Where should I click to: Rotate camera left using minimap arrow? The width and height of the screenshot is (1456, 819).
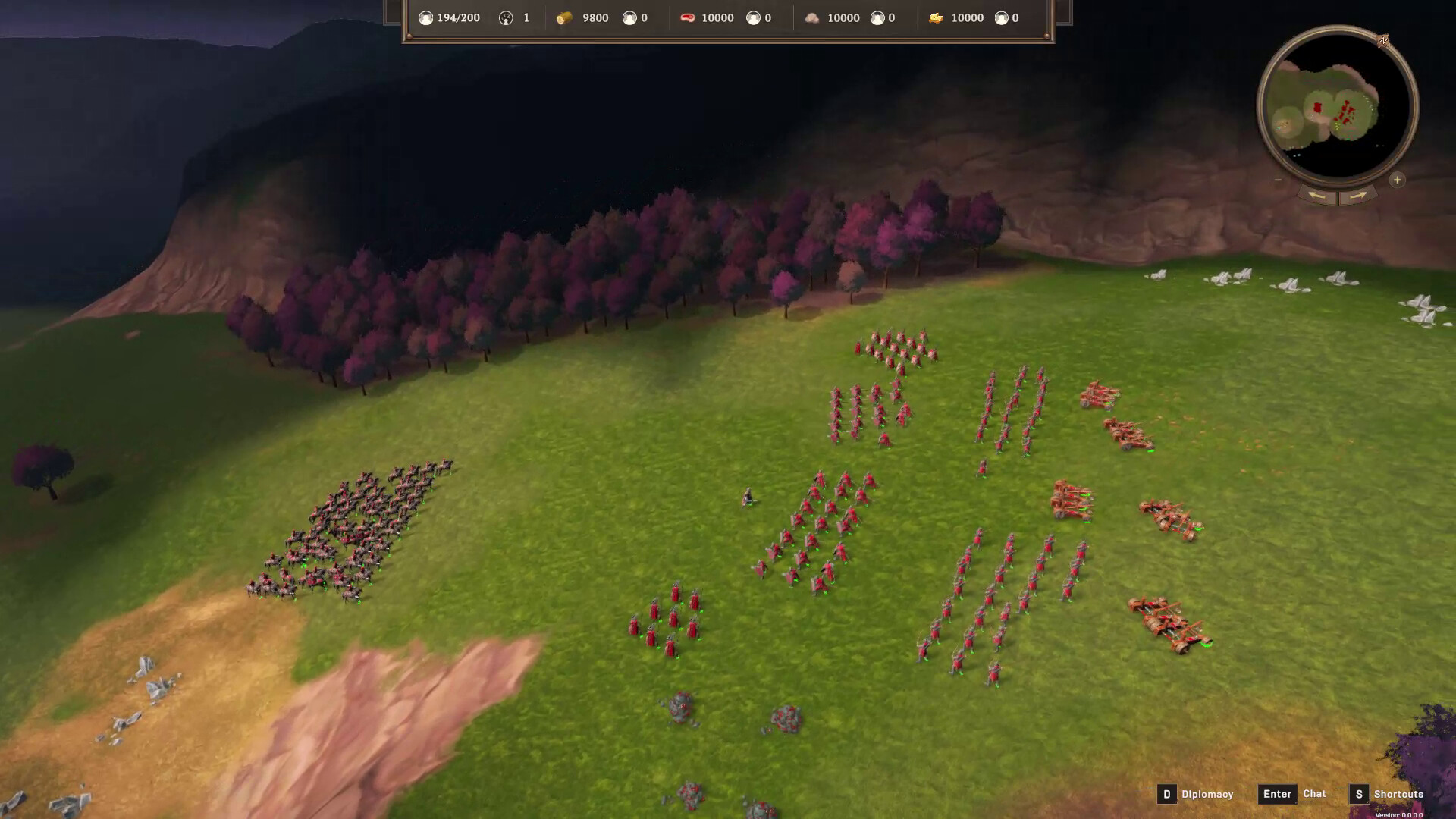[1317, 196]
